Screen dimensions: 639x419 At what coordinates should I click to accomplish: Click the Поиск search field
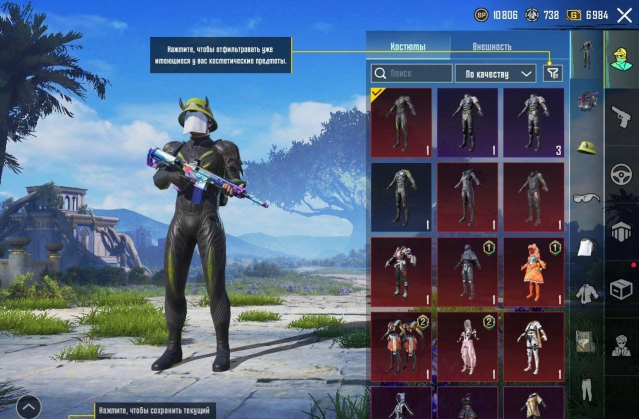click(x=411, y=73)
